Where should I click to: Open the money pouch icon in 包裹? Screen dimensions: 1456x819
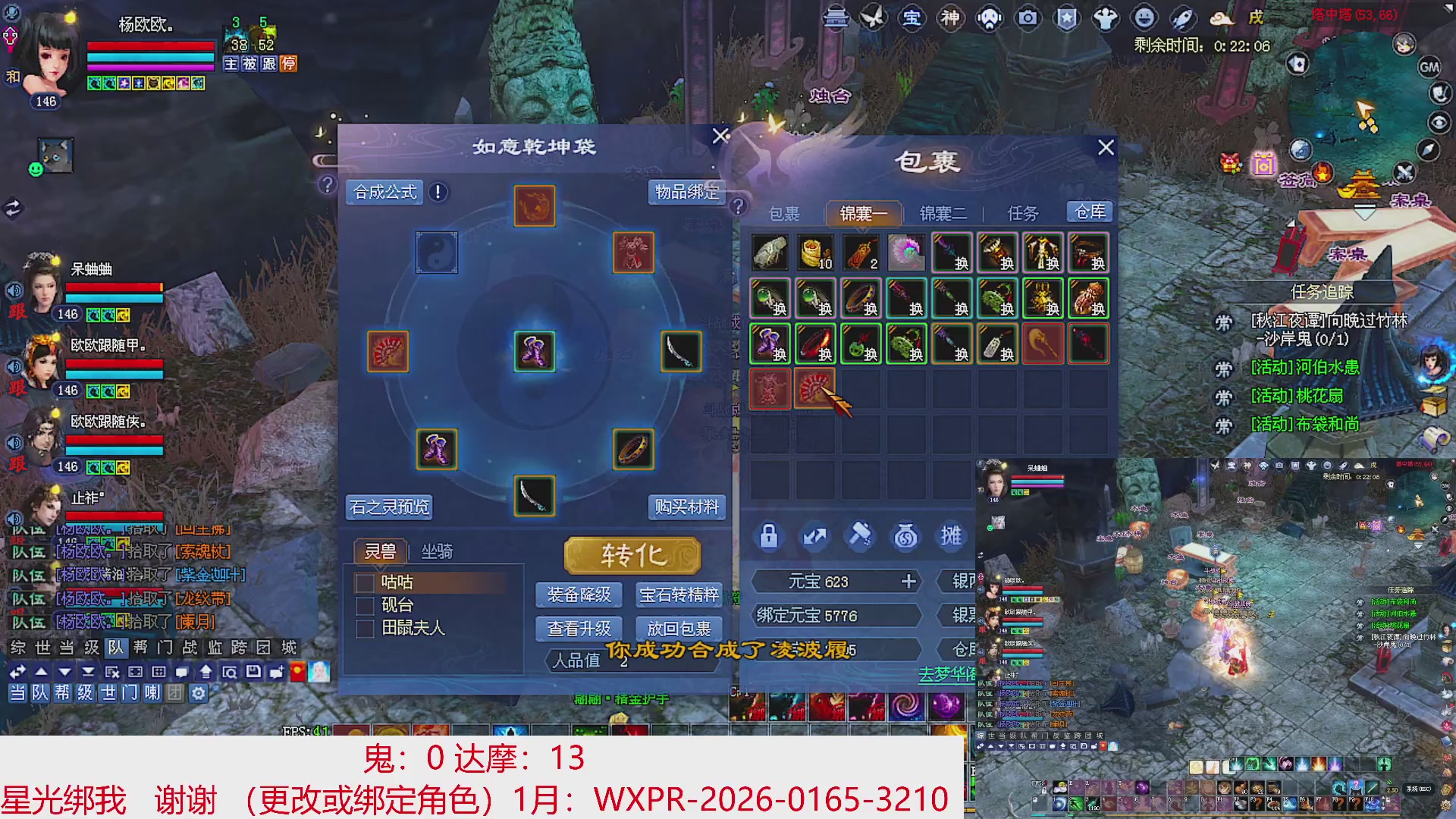point(907,536)
